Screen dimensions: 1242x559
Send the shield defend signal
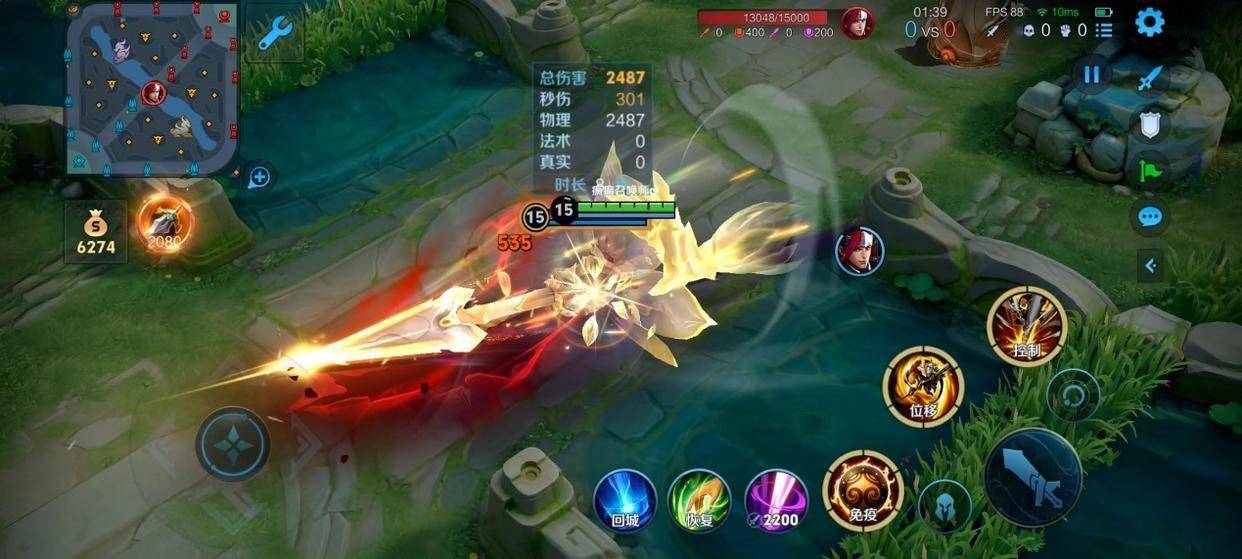pyautogui.click(x=1150, y=124)
